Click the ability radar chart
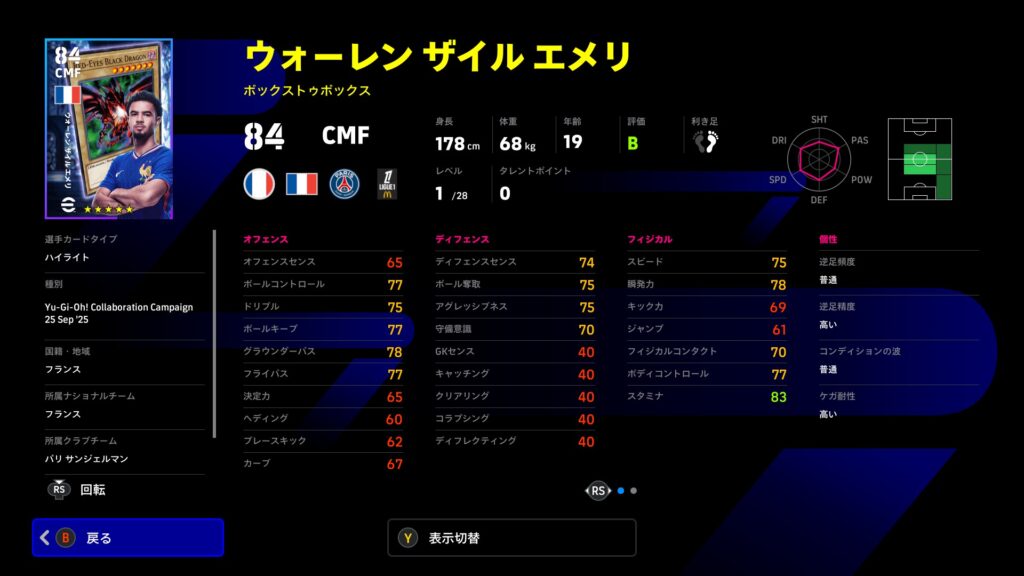The image size is (1024, 576). (x=818, y=160)
